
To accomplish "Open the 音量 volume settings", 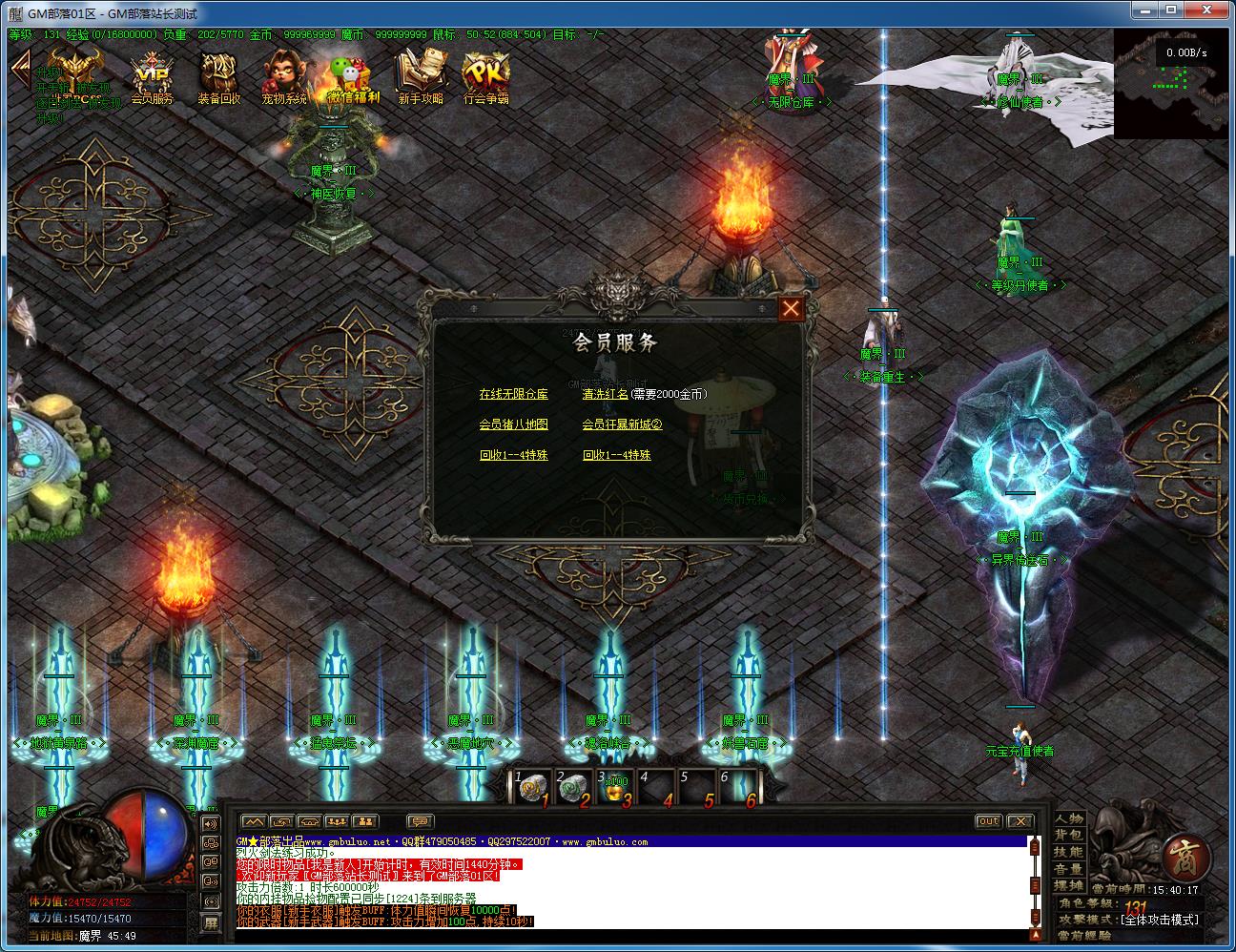I will [1069, 869].
